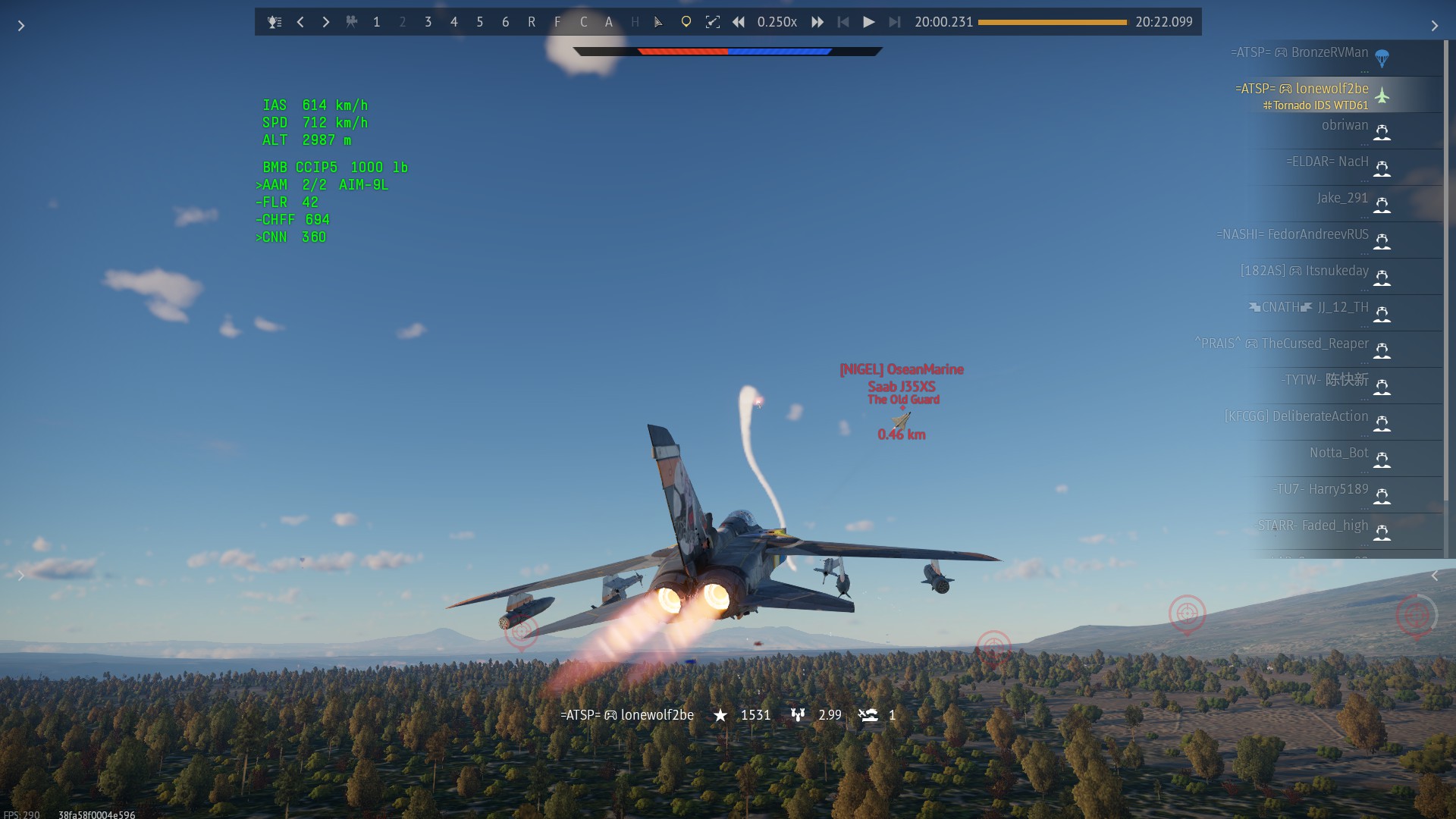Click the fast-forward icon beside the speed value

click(x=817, y=22)
